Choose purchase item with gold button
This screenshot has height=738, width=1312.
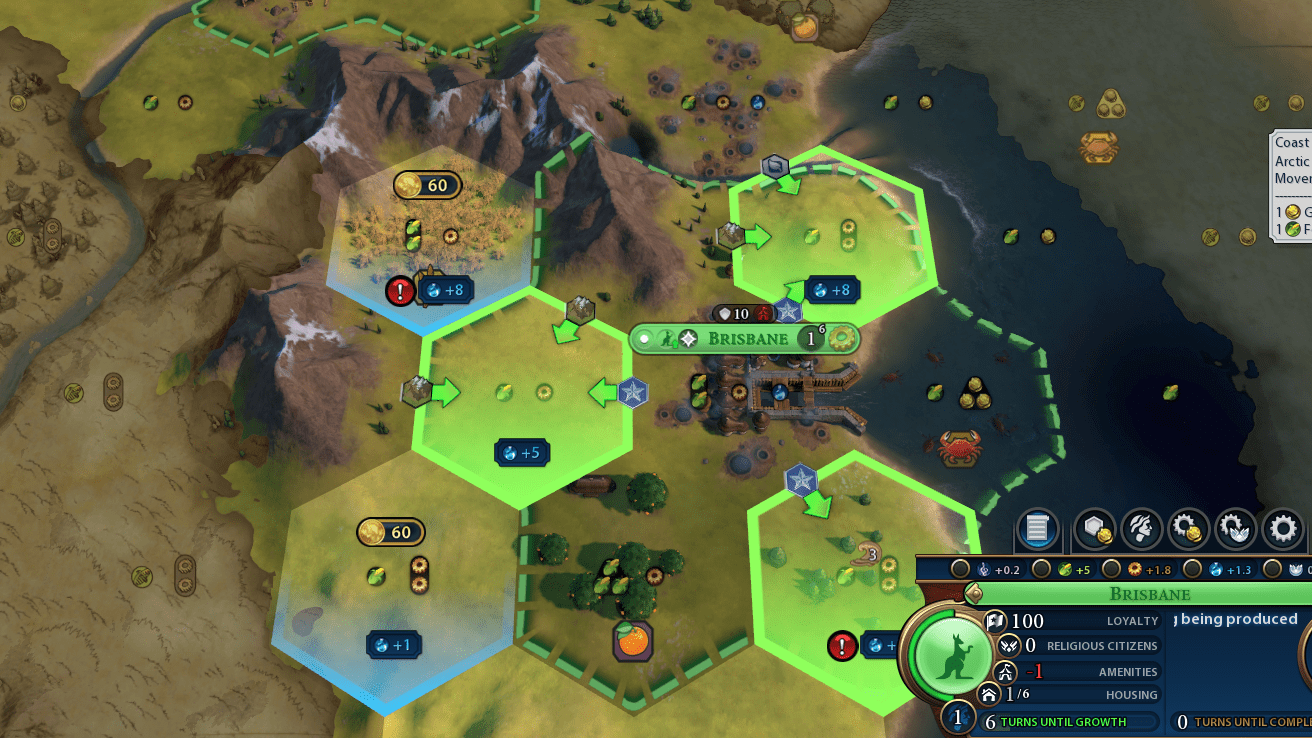pos(1188,528)
